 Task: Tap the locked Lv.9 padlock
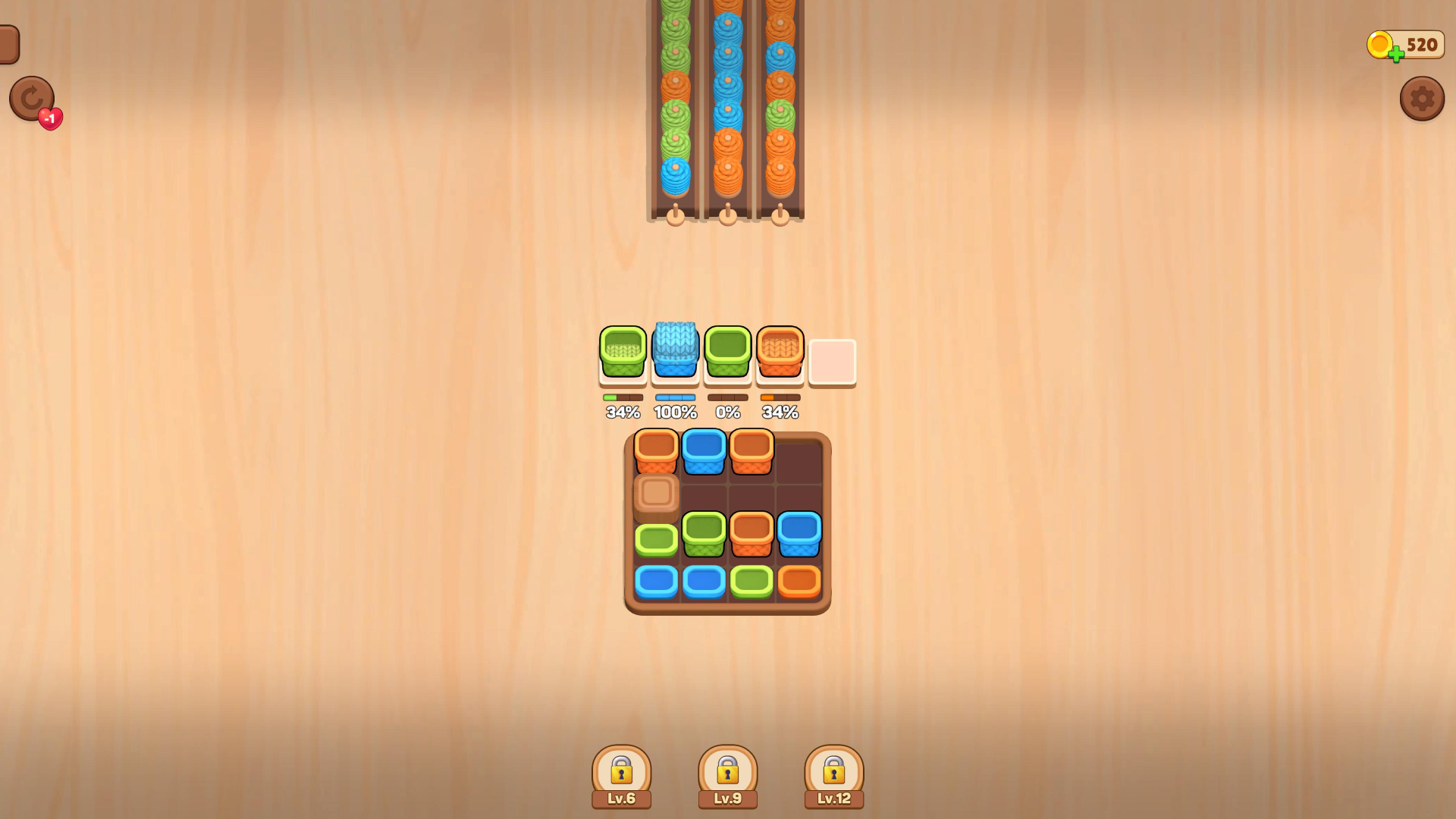[728, 770]
